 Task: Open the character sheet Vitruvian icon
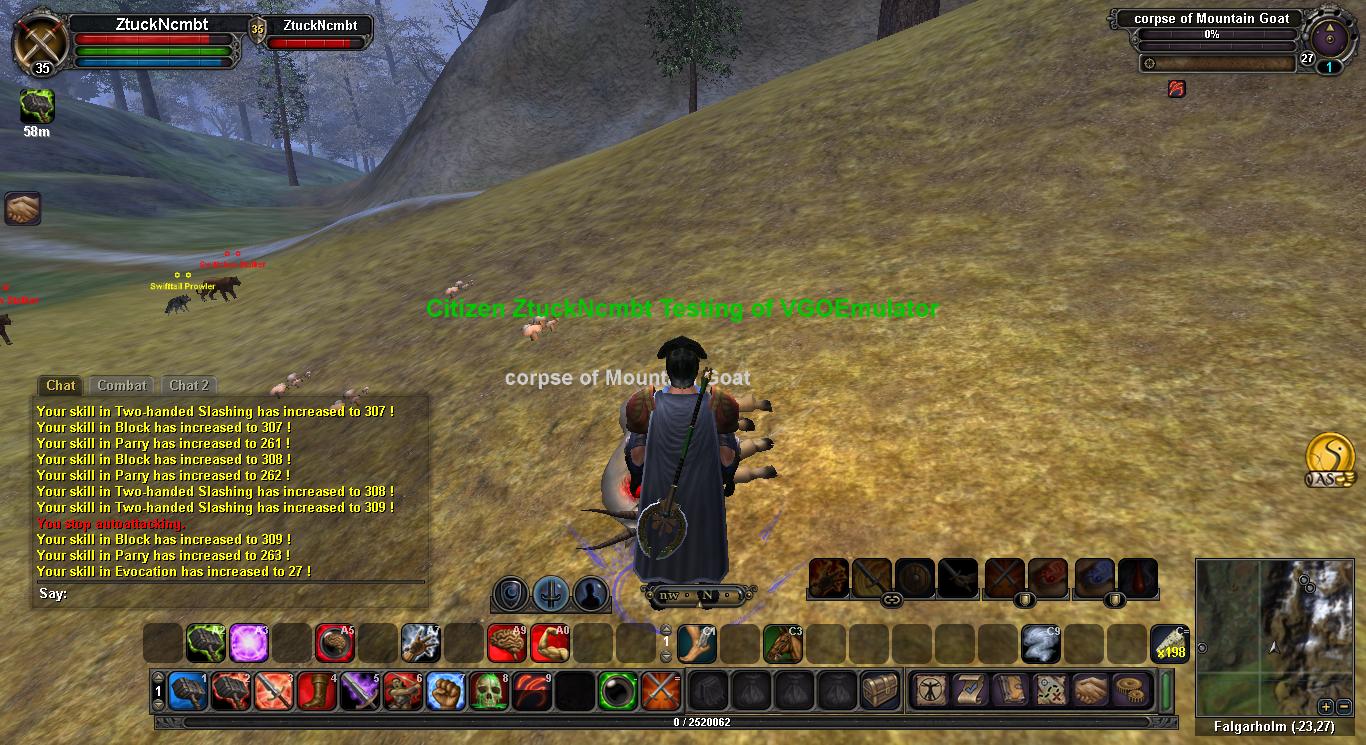pos(930,690)
